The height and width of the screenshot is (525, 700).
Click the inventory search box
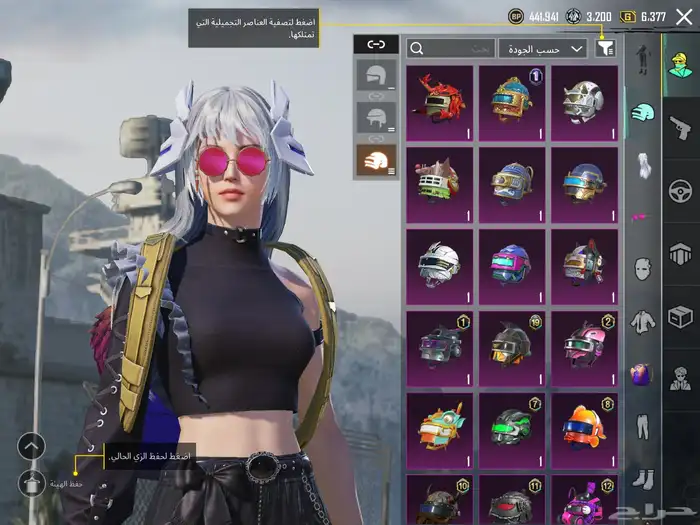click(452, 48)
